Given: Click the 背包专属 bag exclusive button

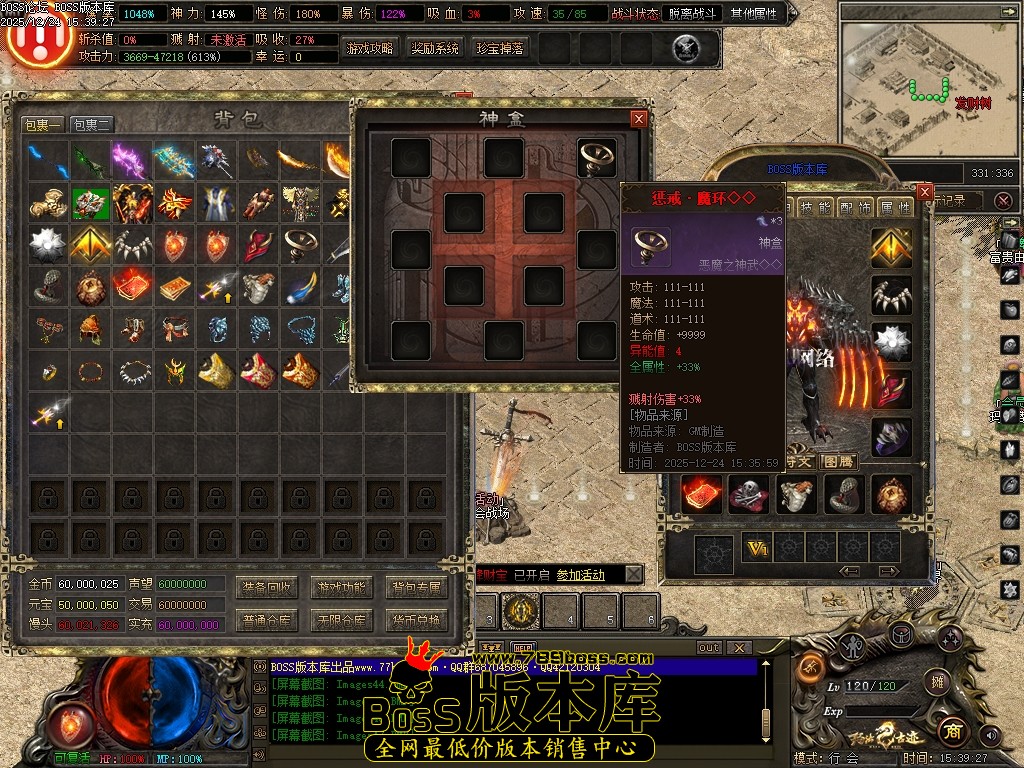Looking at the screenshot, I should tap(416, 587).
